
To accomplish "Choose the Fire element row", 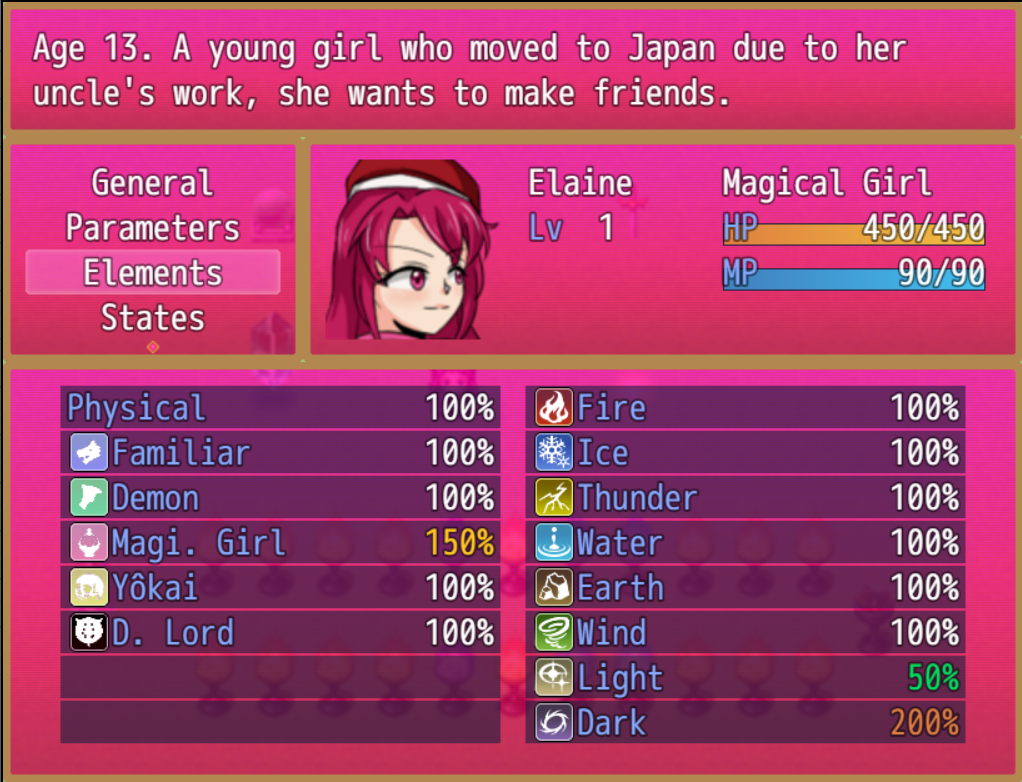I will (745, 408).
